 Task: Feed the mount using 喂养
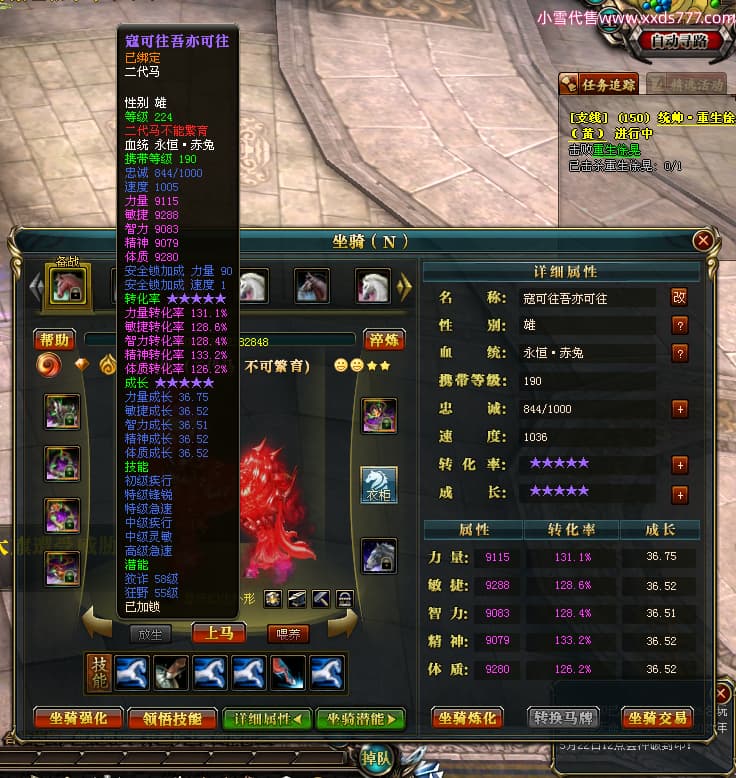[x=287, y=633]
